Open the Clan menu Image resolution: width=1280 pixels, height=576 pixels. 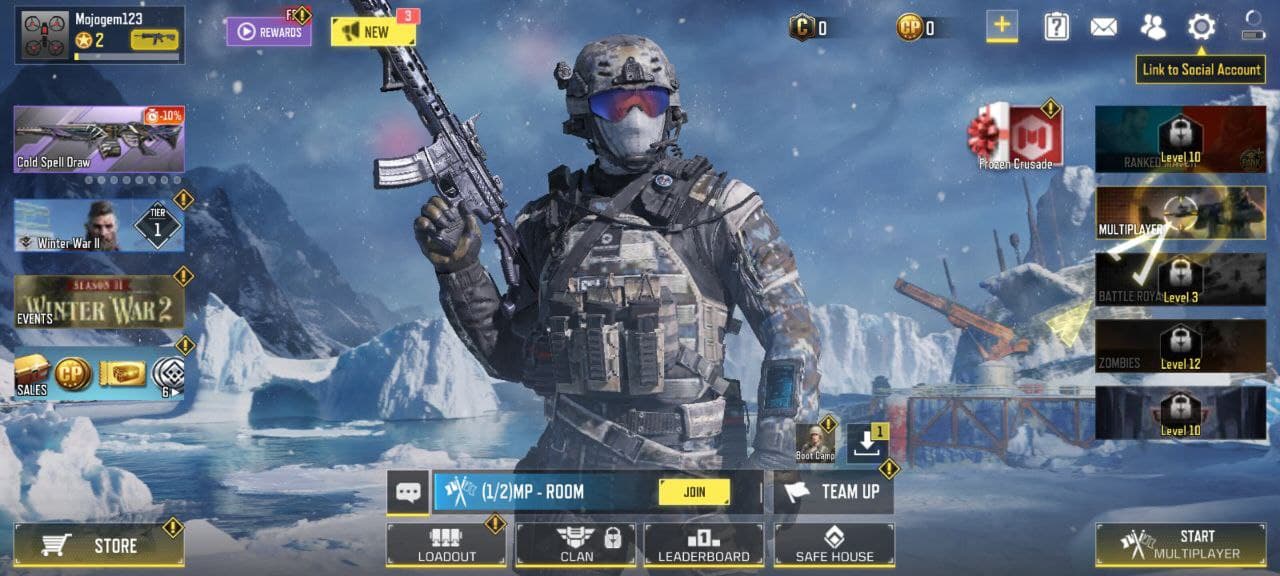576,545
